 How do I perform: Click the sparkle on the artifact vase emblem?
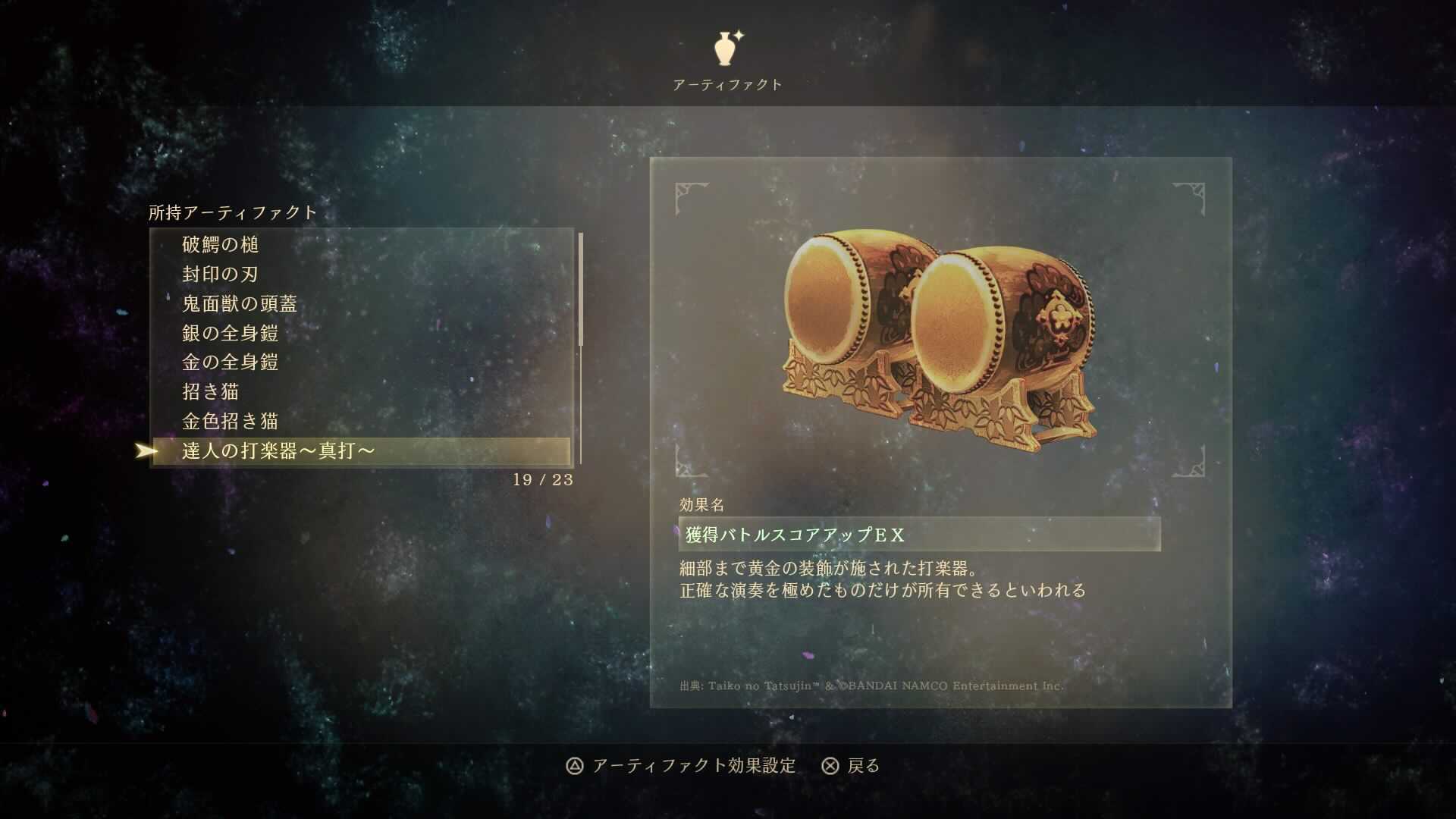(741, 36)
